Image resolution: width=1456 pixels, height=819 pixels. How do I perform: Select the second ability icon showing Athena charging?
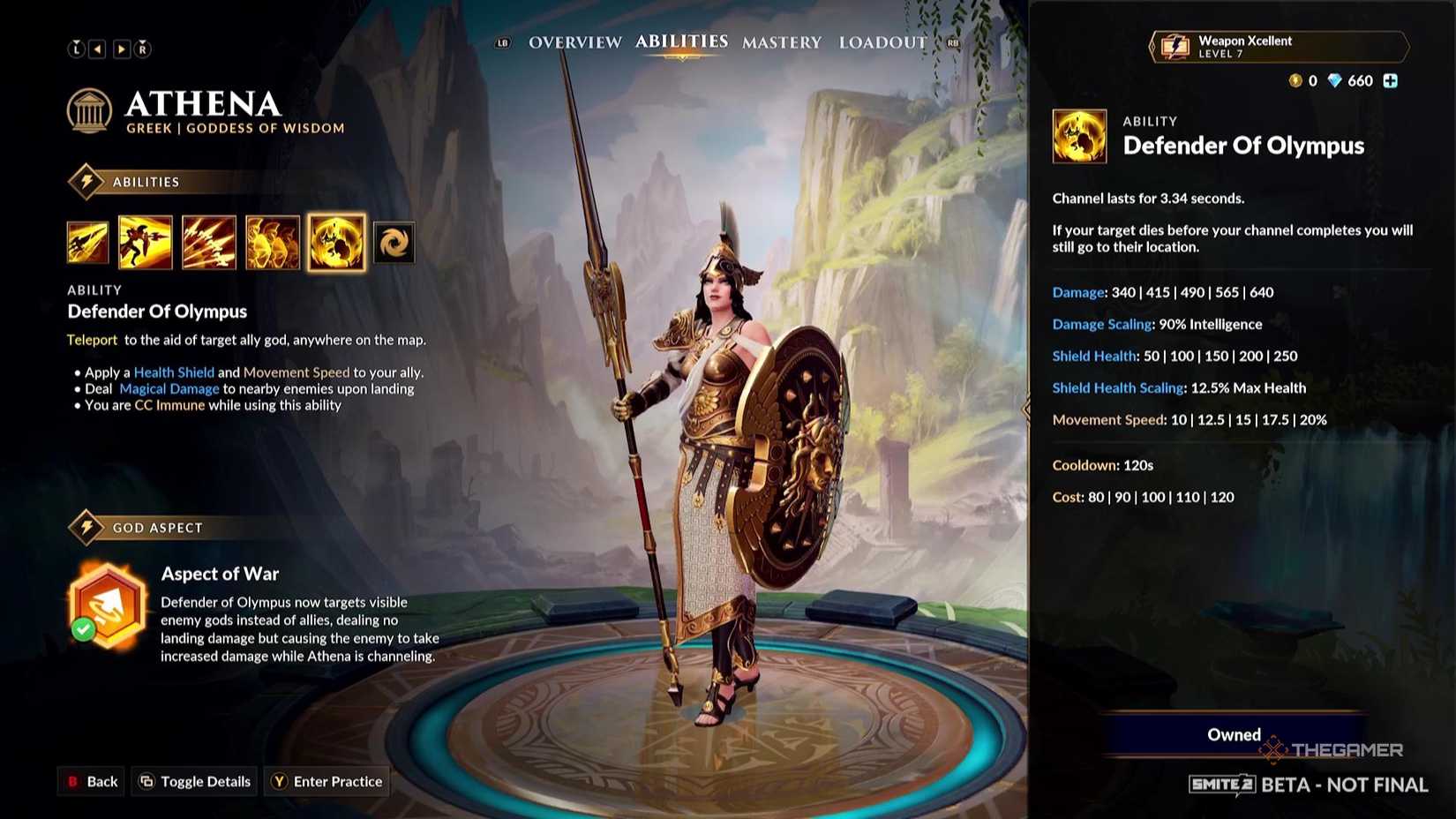tap(146, 242)
